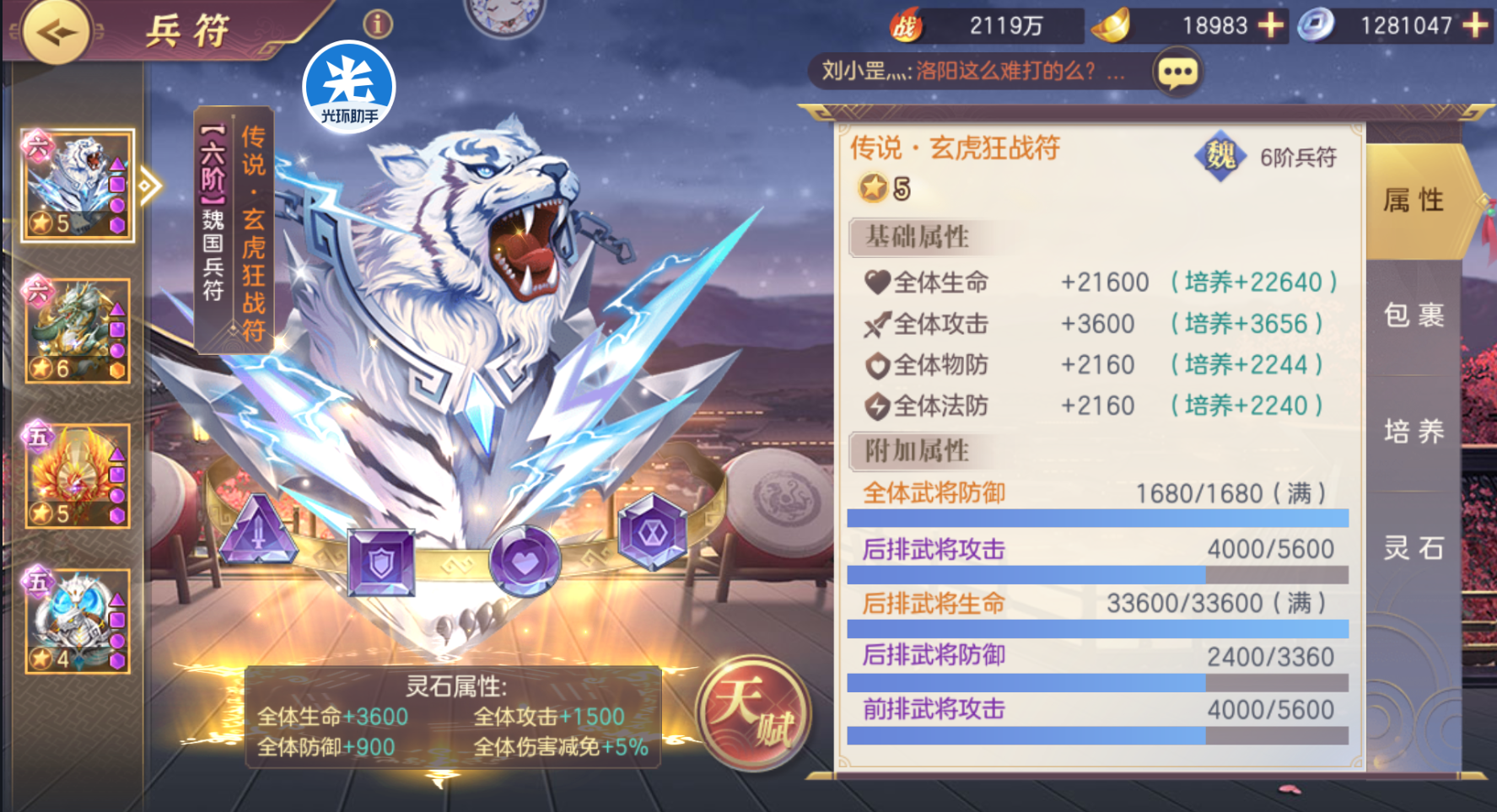The width and height of the screenshot is (1497, 812).
Task: Go back using the golden arrow button
Action: point(56,32)
